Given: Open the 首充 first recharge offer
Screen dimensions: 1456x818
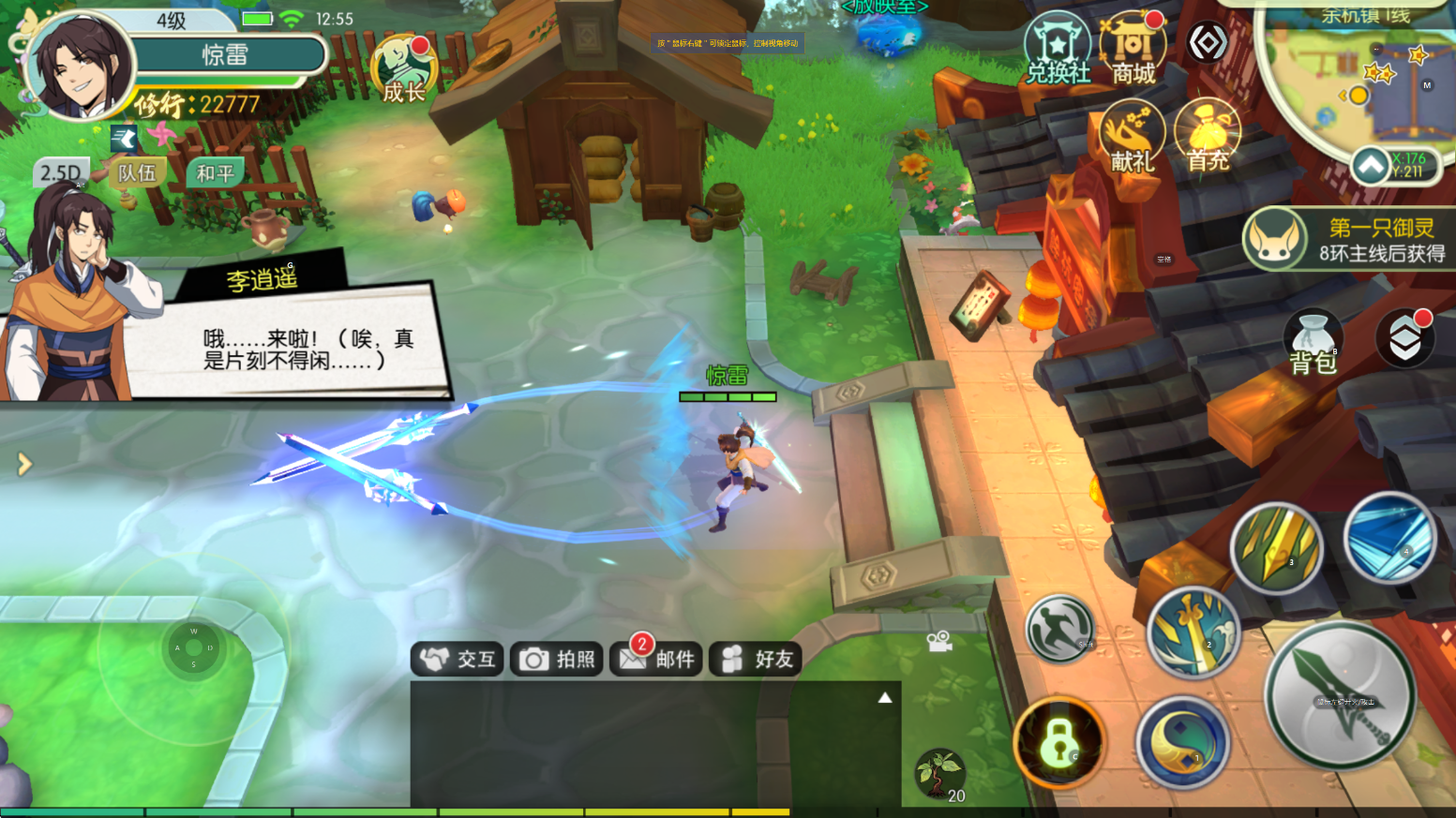Looking at the screenshot, I should tap(1208, 137).
